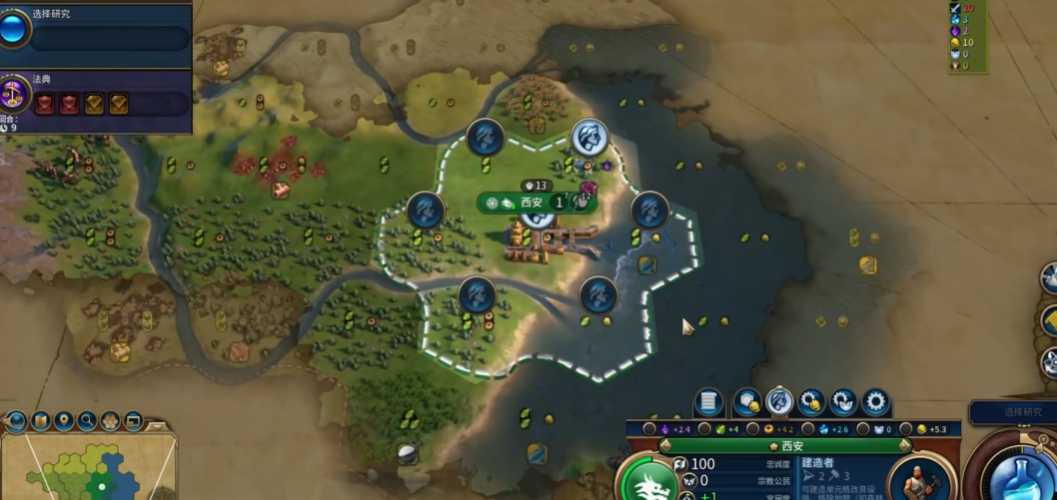
Task: Toggle the food yield focus
Action: (x=705, y=428)
